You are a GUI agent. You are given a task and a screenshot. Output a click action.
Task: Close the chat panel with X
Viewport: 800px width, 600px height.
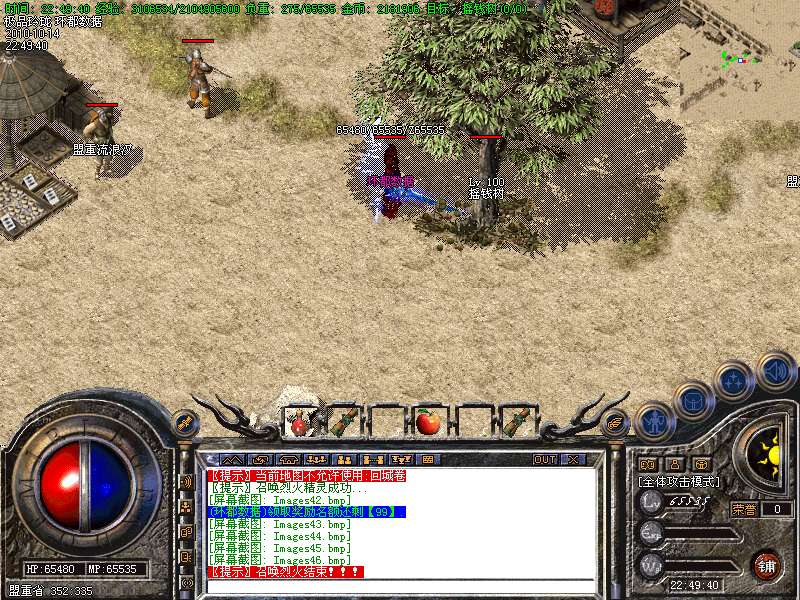[573, 459]
